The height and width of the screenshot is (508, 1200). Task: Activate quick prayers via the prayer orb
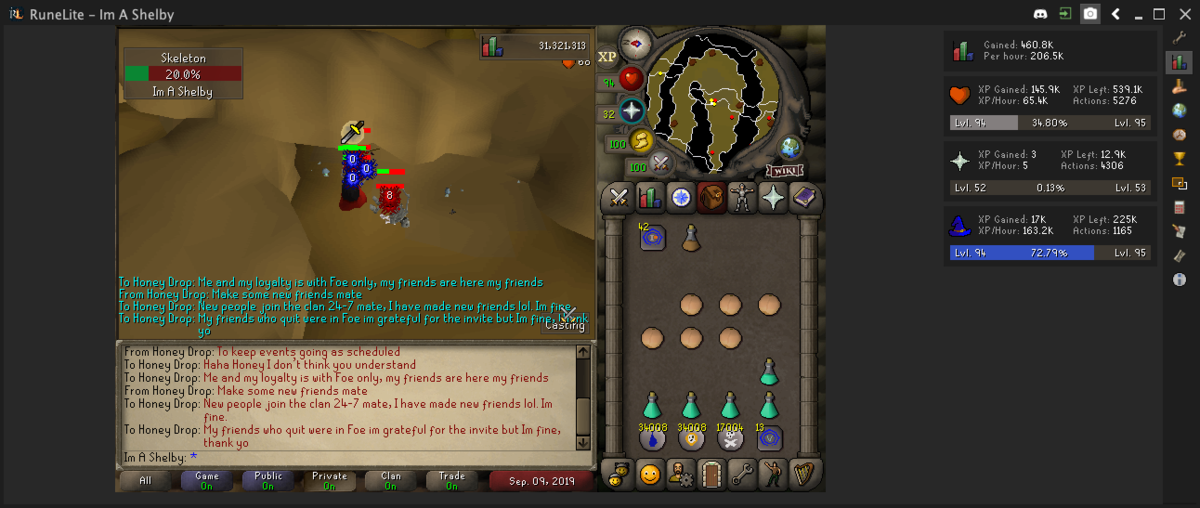[x=631, y=110]
